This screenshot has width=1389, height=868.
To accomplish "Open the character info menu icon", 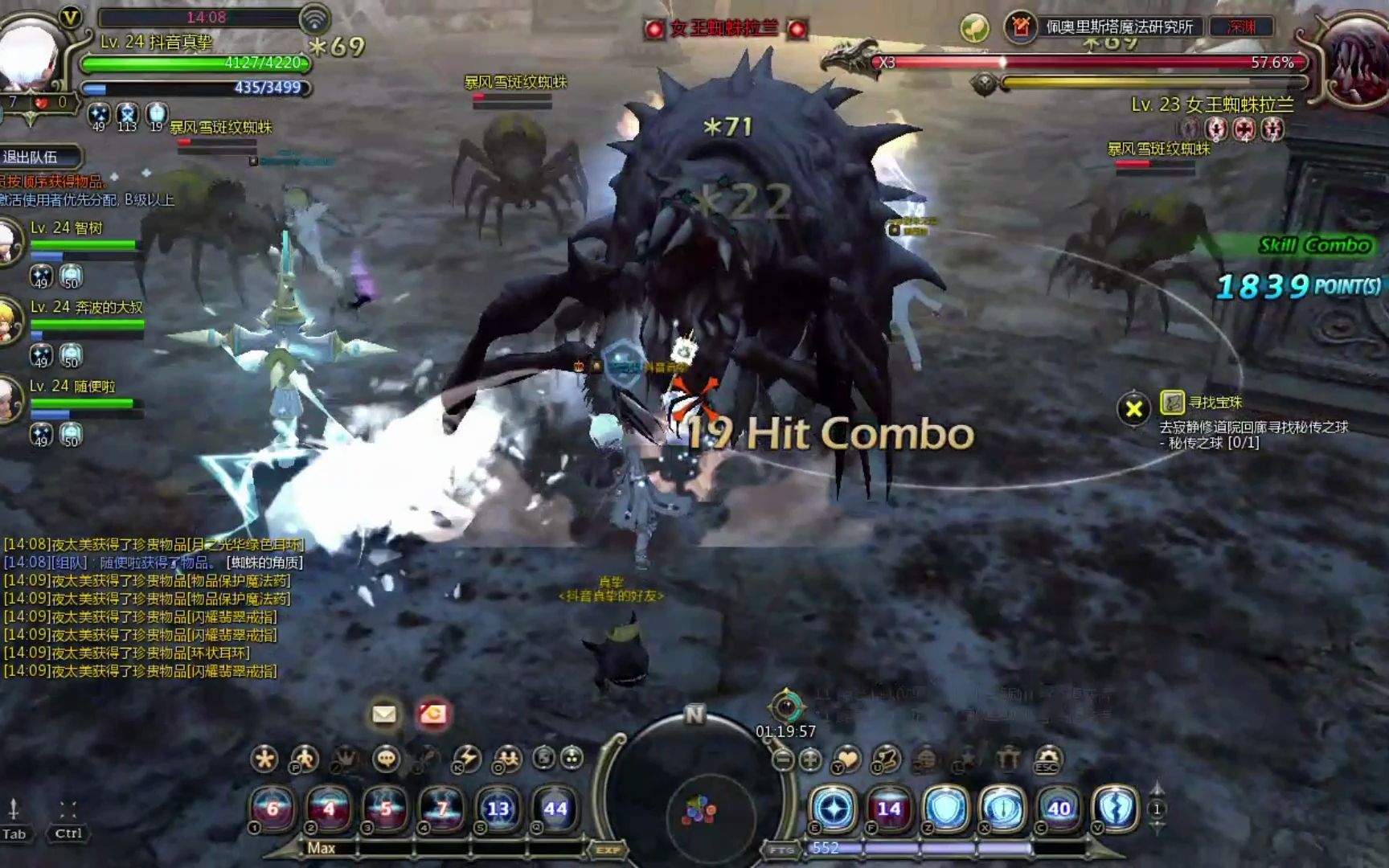I will click(x=305, y=759).
